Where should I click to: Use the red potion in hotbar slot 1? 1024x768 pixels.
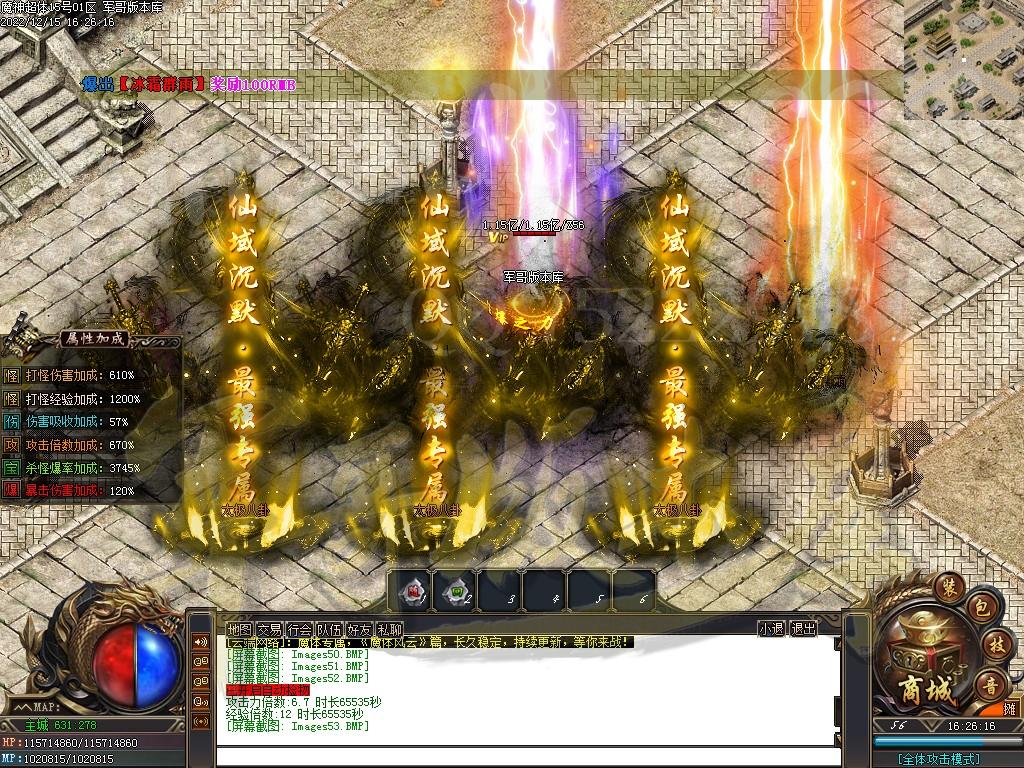tap(410, 591)
